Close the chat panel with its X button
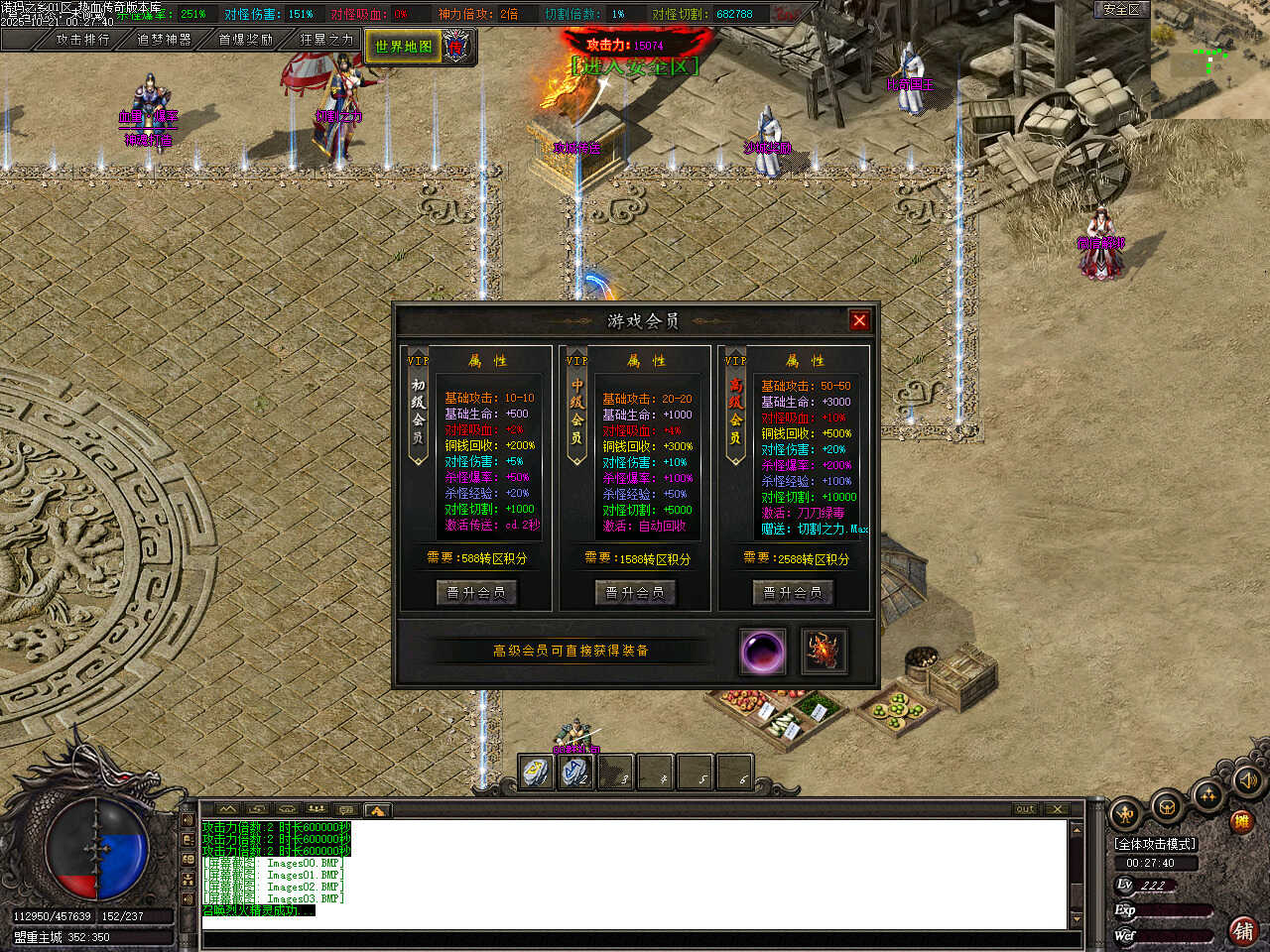This screenshot has height=952, width=1270. click(x=1057, y=809)
